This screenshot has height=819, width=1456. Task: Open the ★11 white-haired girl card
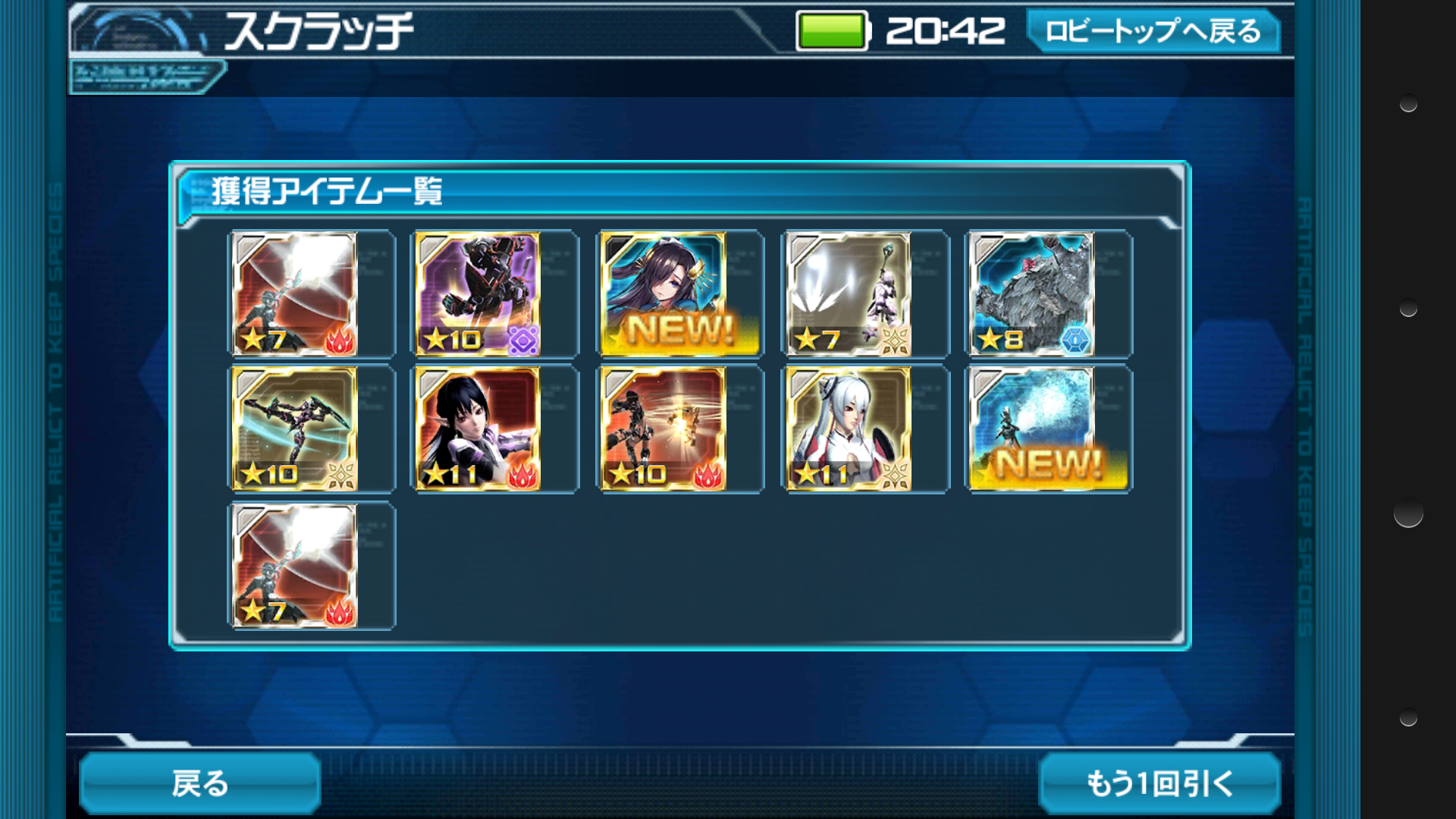click(x=849, y=429)
